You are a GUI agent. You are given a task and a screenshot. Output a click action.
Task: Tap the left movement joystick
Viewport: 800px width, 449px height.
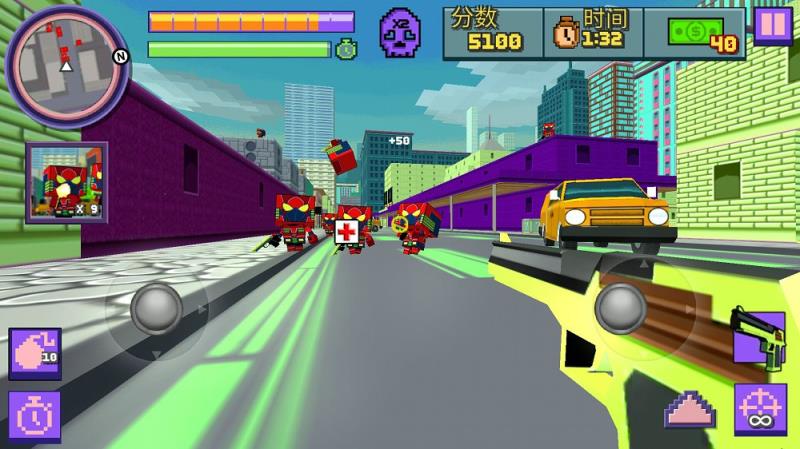click(x=156, y=308)
